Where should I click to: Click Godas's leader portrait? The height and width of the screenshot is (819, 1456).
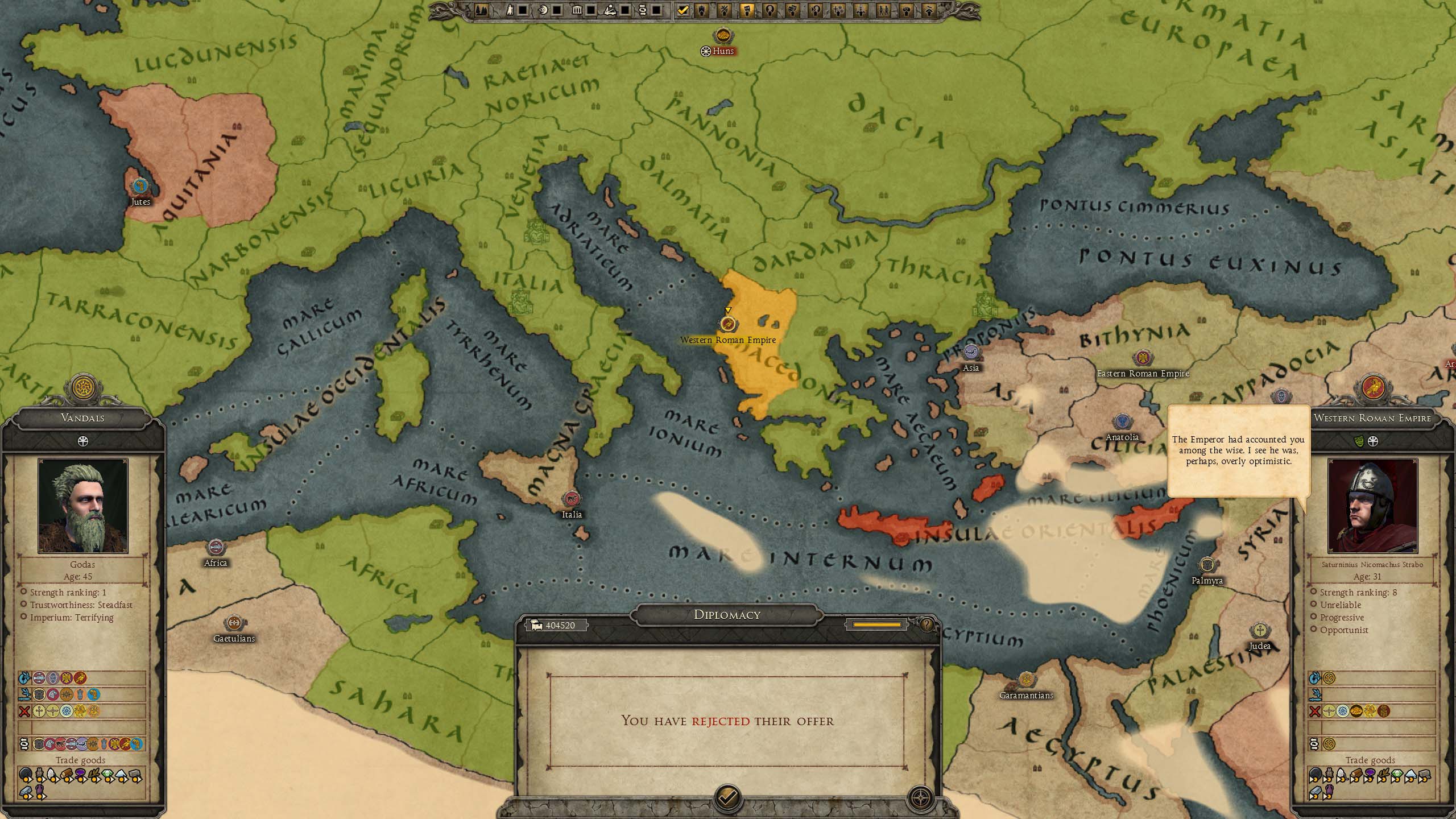[83, 506]
